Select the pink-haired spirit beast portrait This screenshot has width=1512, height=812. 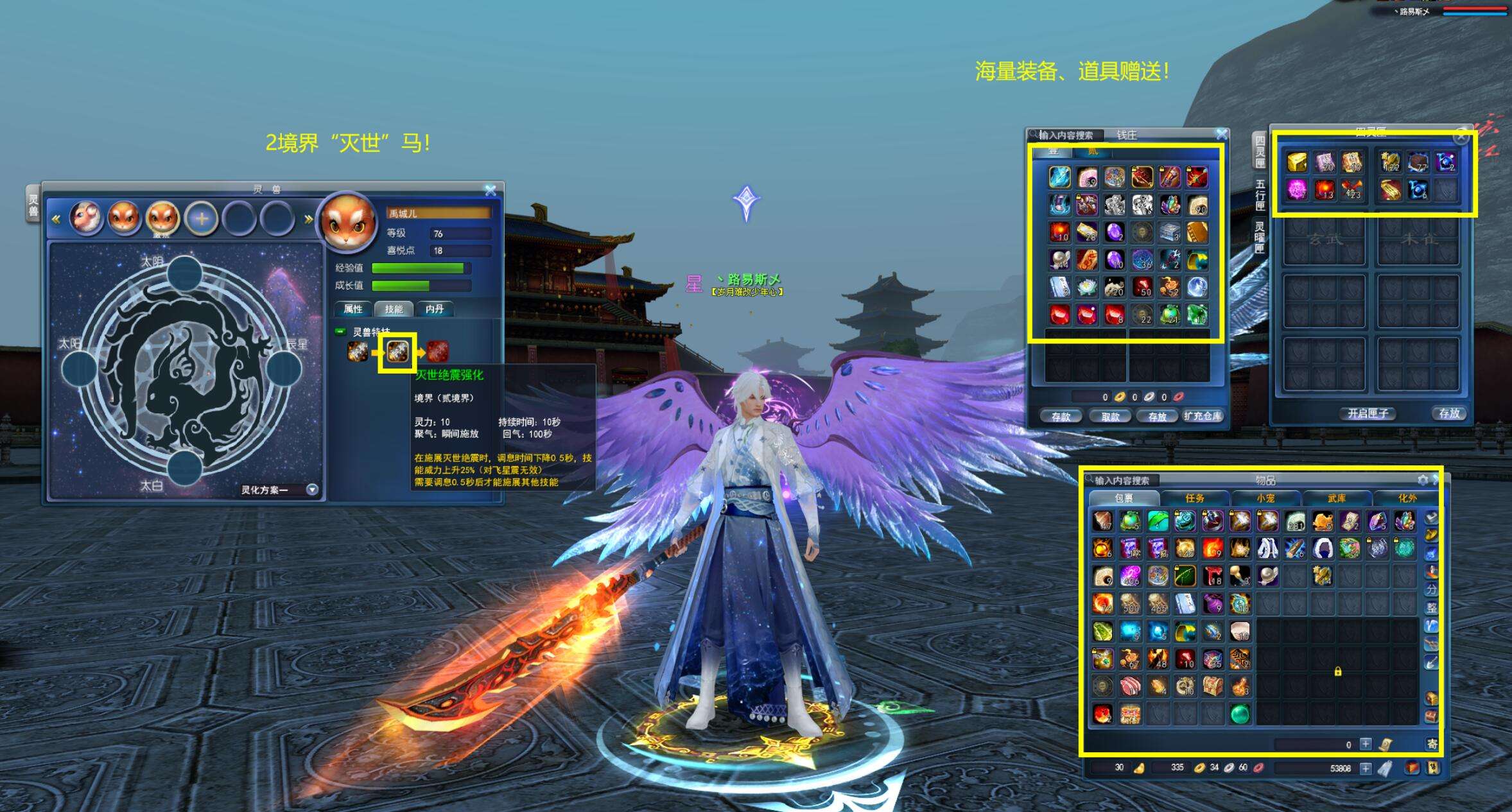click(86, 218)
